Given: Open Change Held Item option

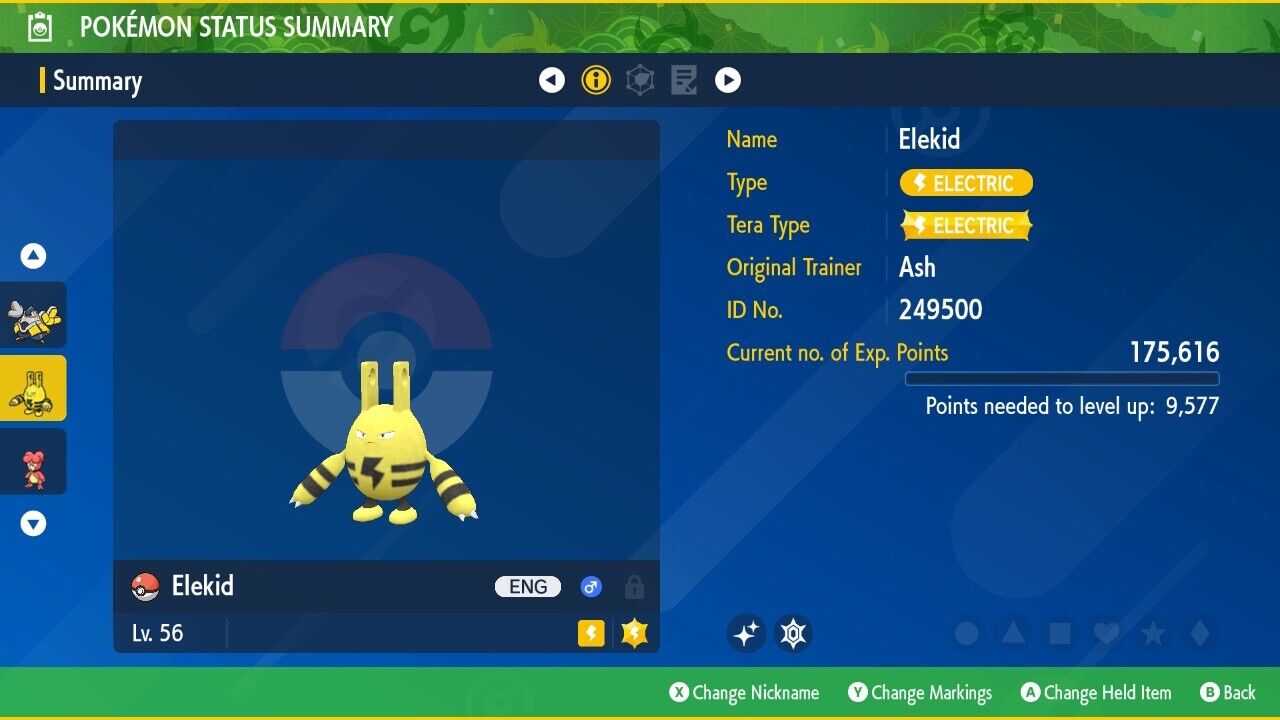Looking at the screenshot, I should click(x=1095, y=692).
